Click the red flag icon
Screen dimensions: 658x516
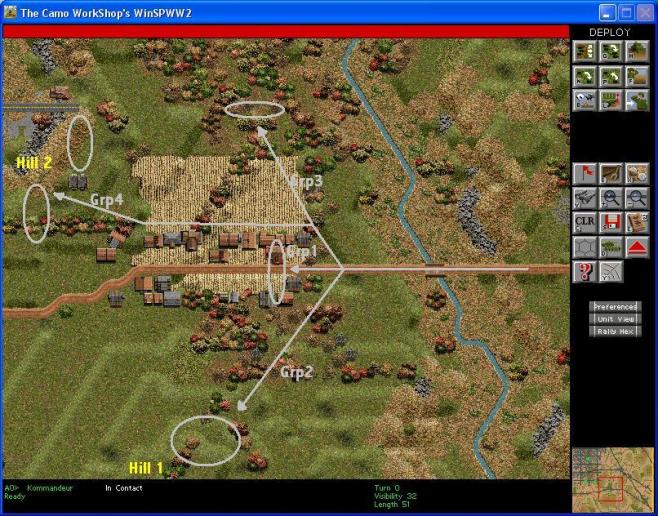(x=585, y=173)
